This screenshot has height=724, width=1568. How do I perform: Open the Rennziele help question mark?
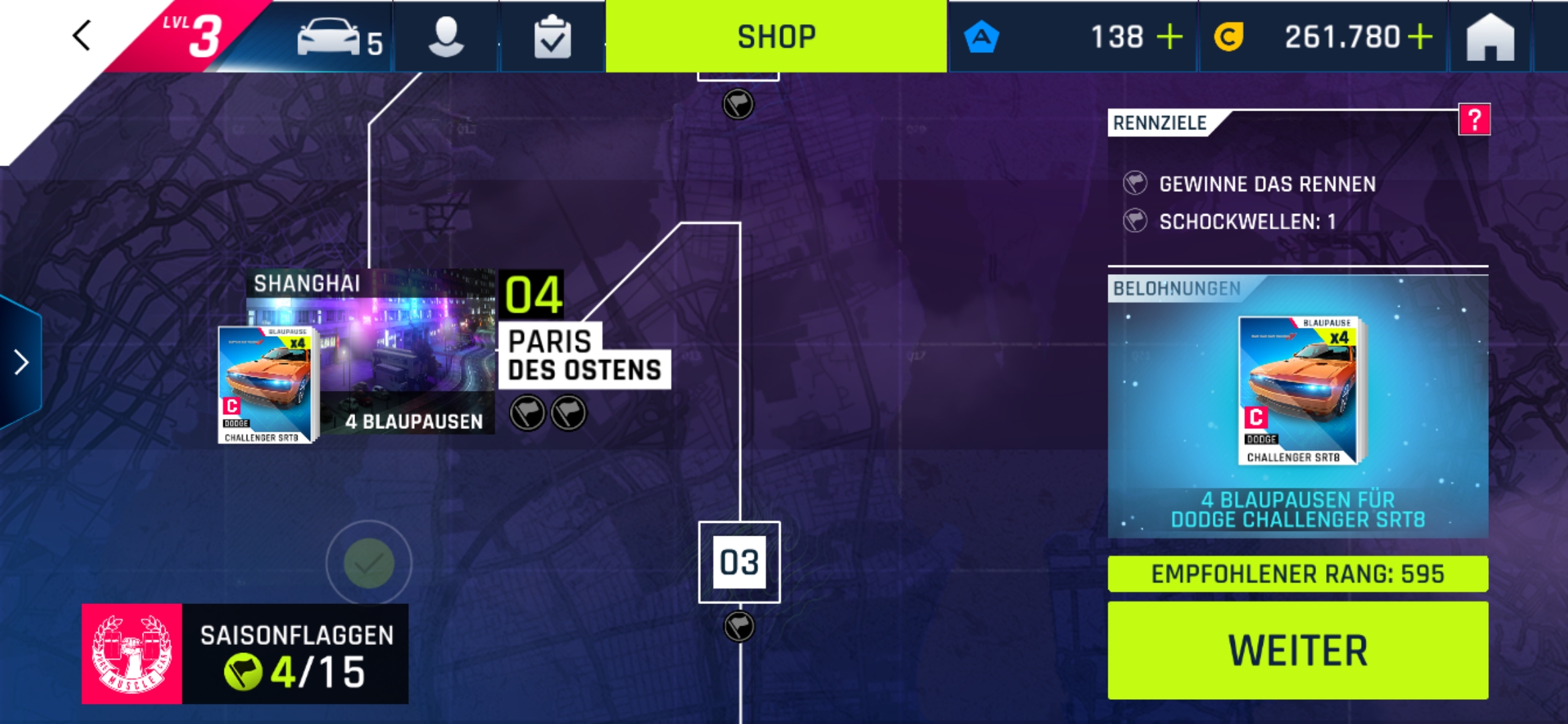tap(1474, 120)
